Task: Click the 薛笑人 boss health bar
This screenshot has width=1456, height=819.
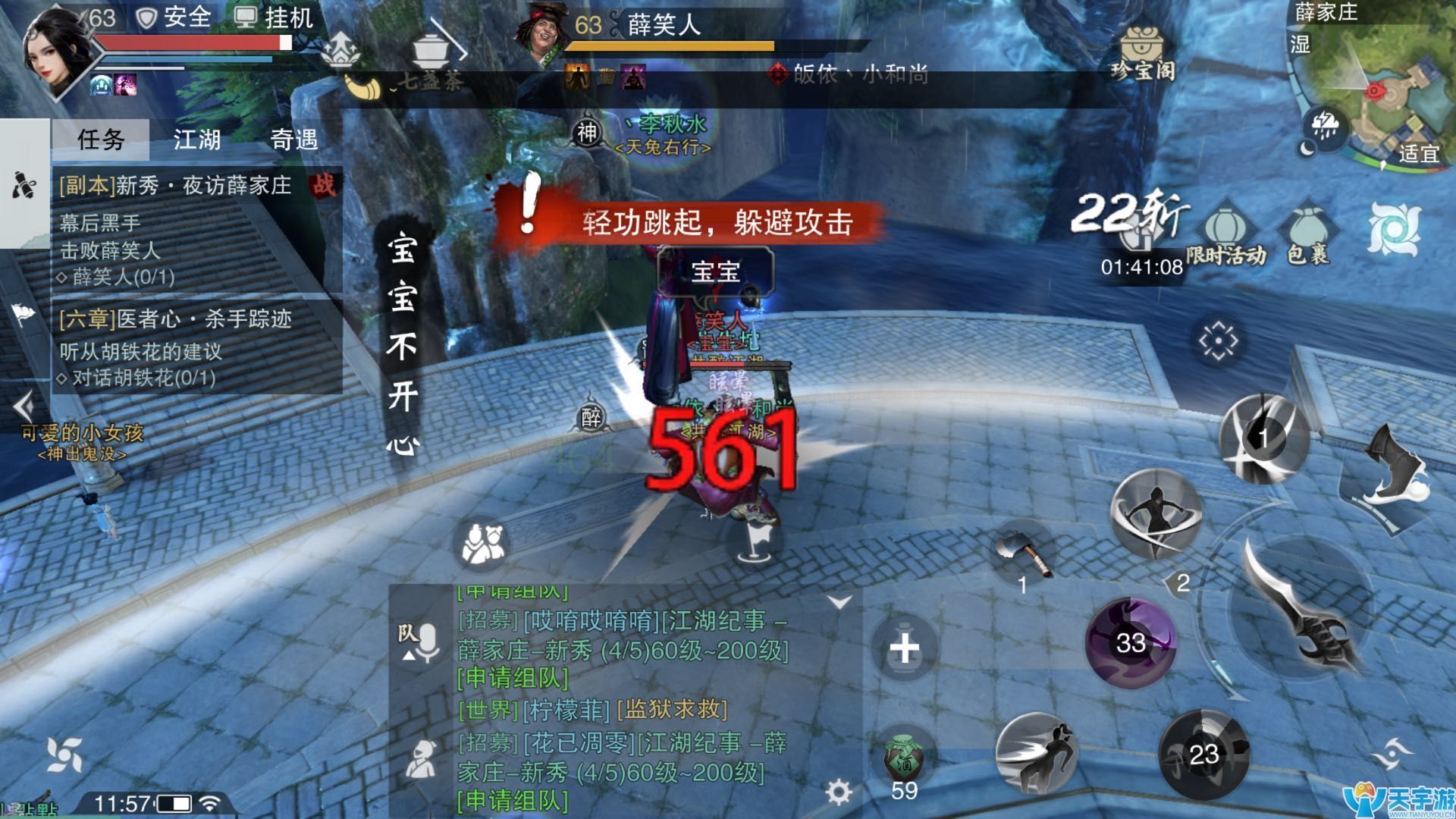Action: click(x=671, y=47)
